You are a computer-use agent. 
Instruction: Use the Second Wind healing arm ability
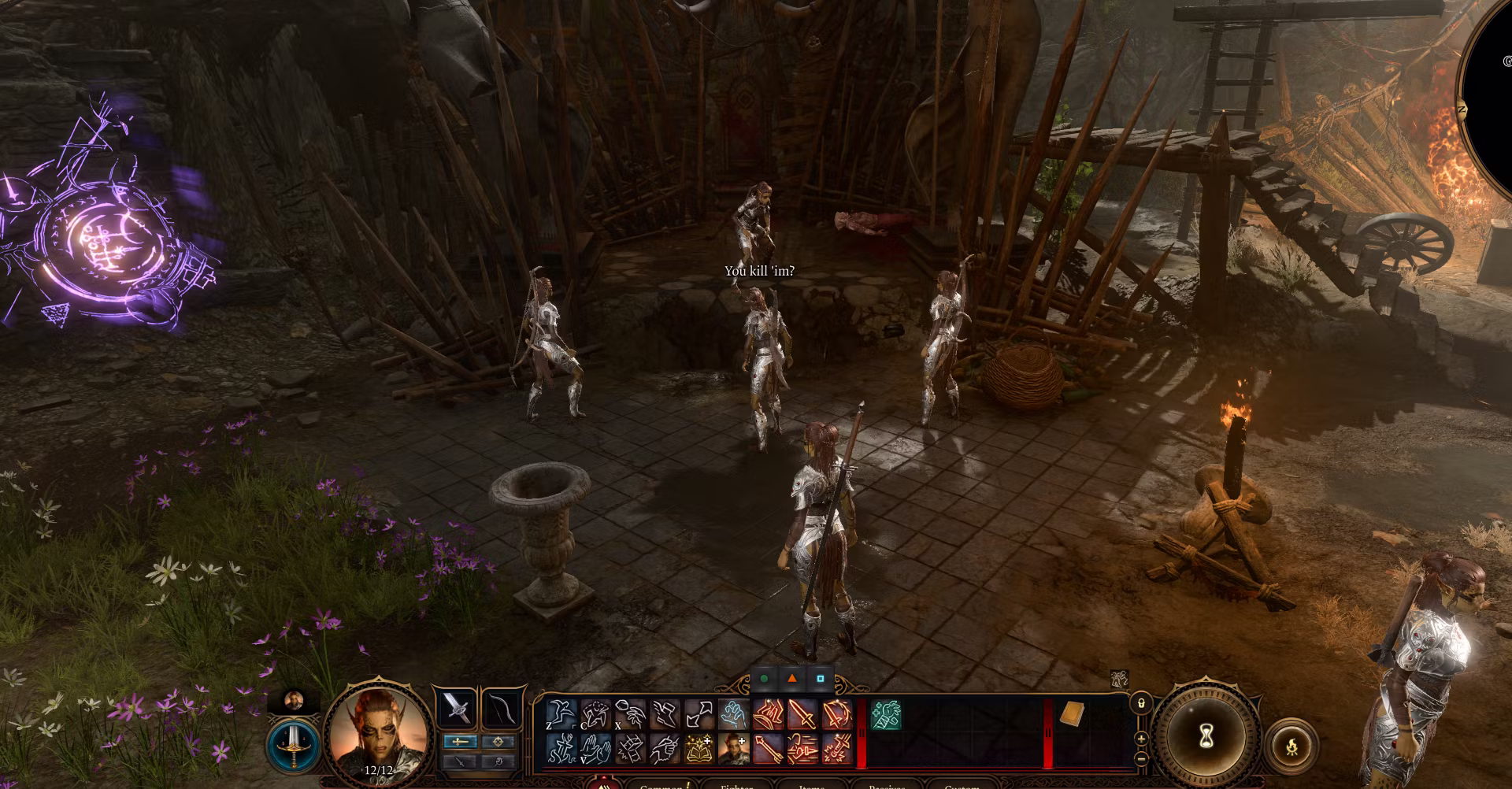[x=886, y=716]
